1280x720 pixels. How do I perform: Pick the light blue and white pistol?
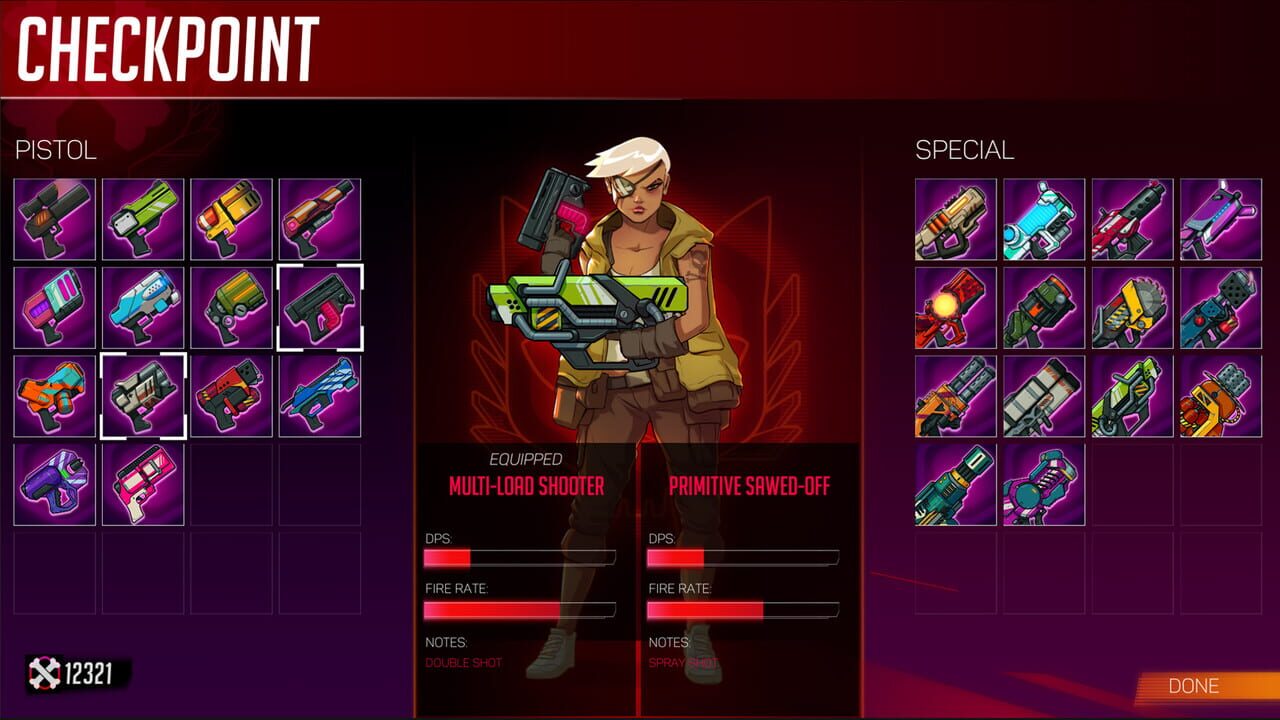143,308
